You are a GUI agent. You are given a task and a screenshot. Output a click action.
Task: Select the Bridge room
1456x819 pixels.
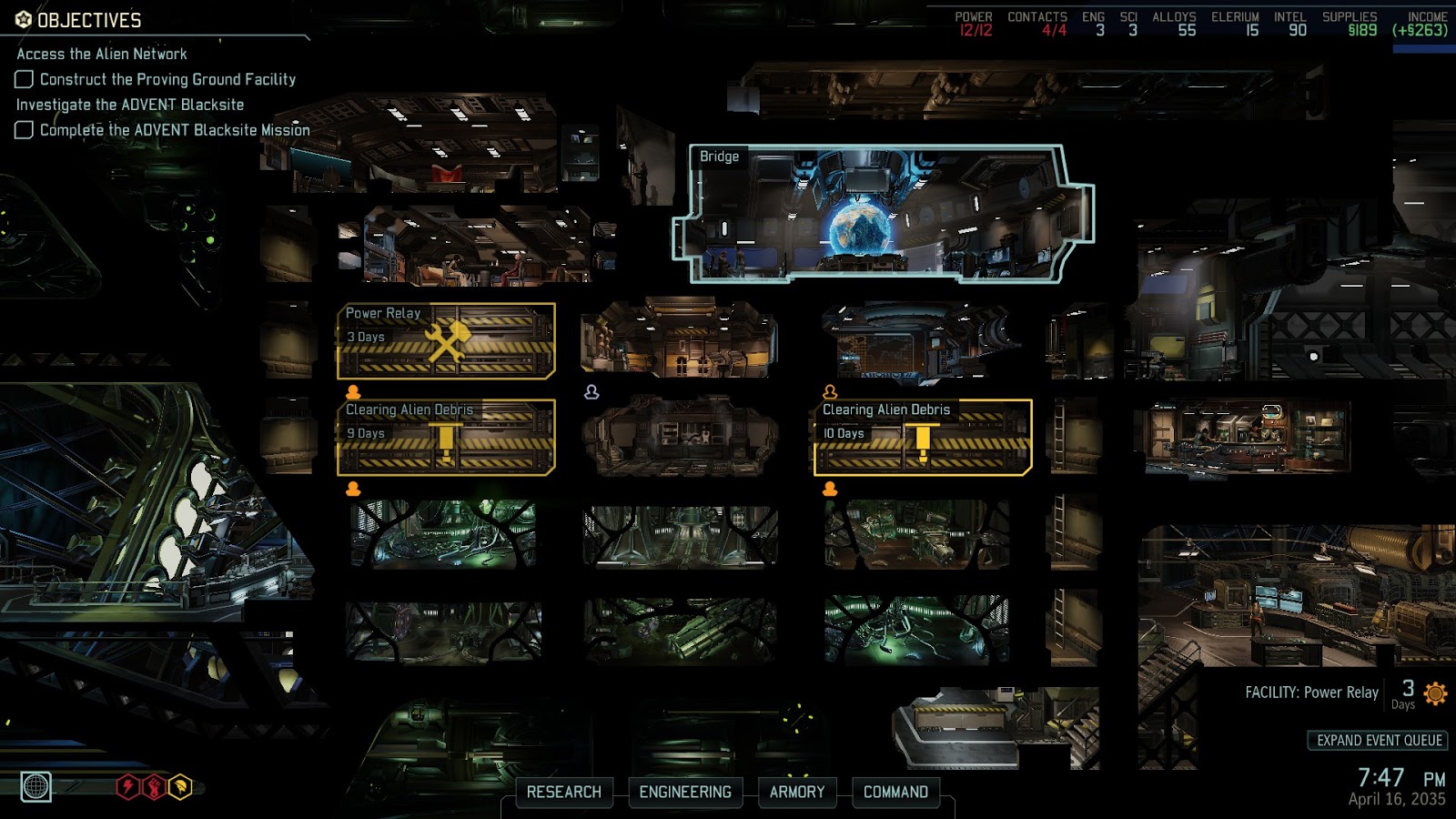click(883, 214)
